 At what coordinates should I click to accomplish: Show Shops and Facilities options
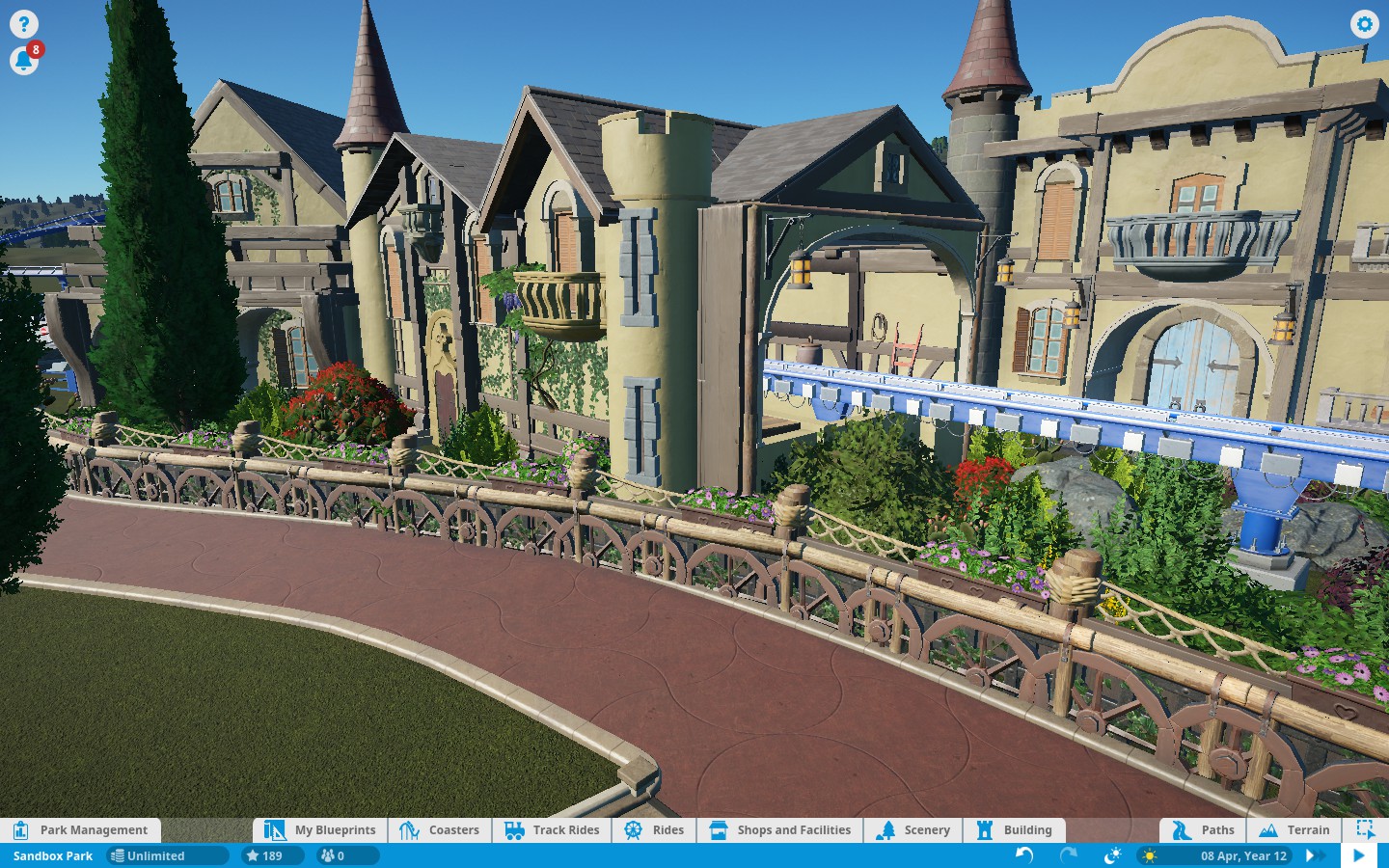780,829
